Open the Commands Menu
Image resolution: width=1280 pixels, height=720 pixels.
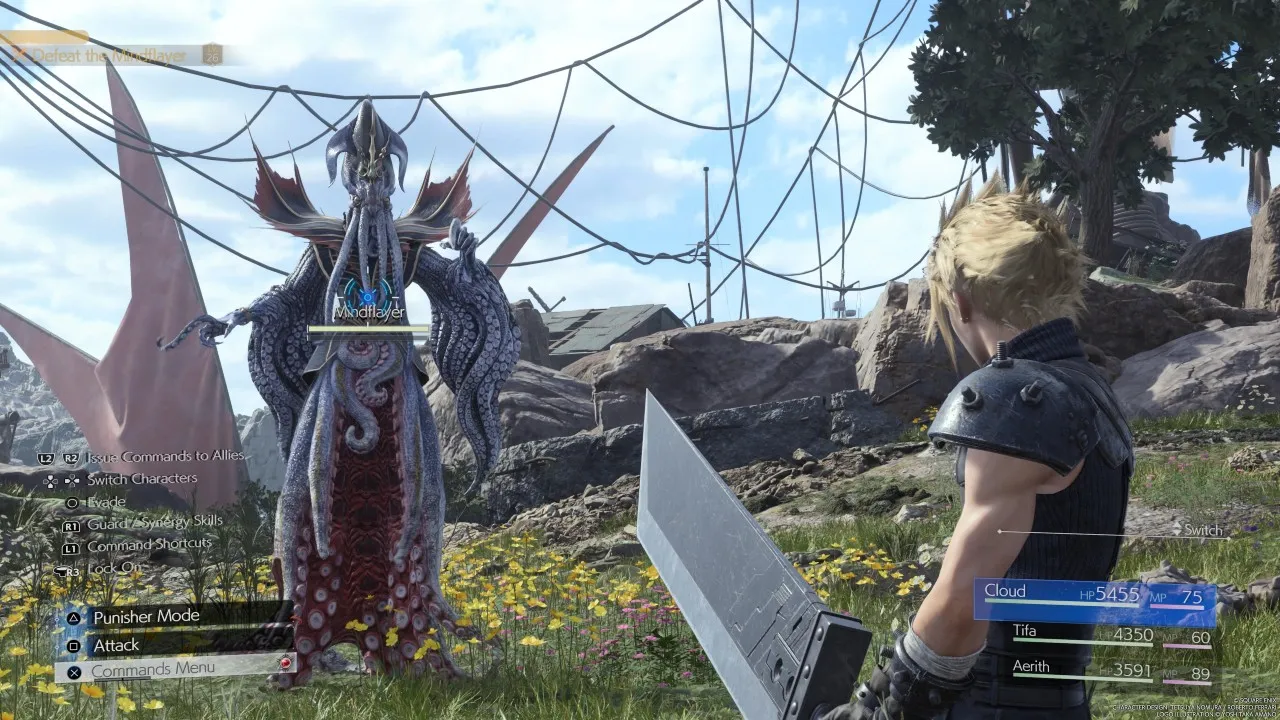point(153,669)
